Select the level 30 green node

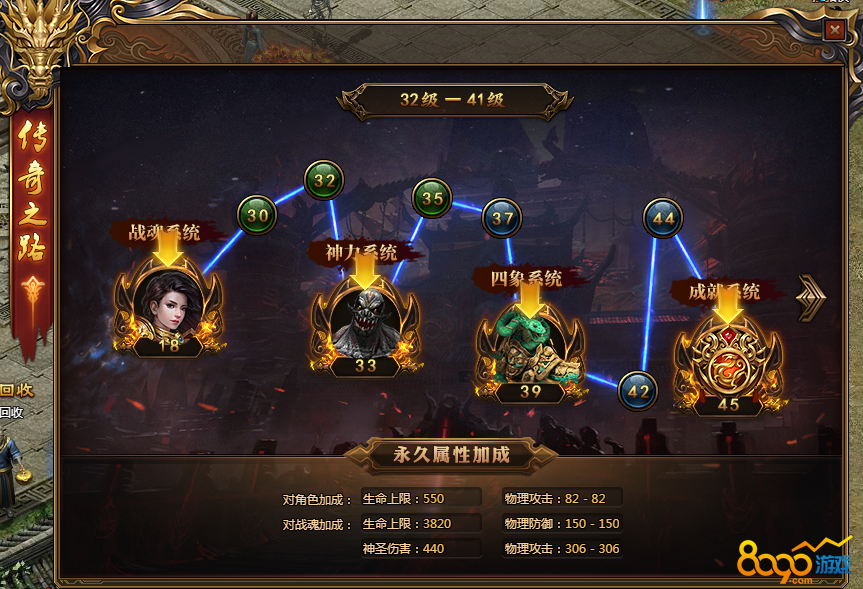coord(257,214)
